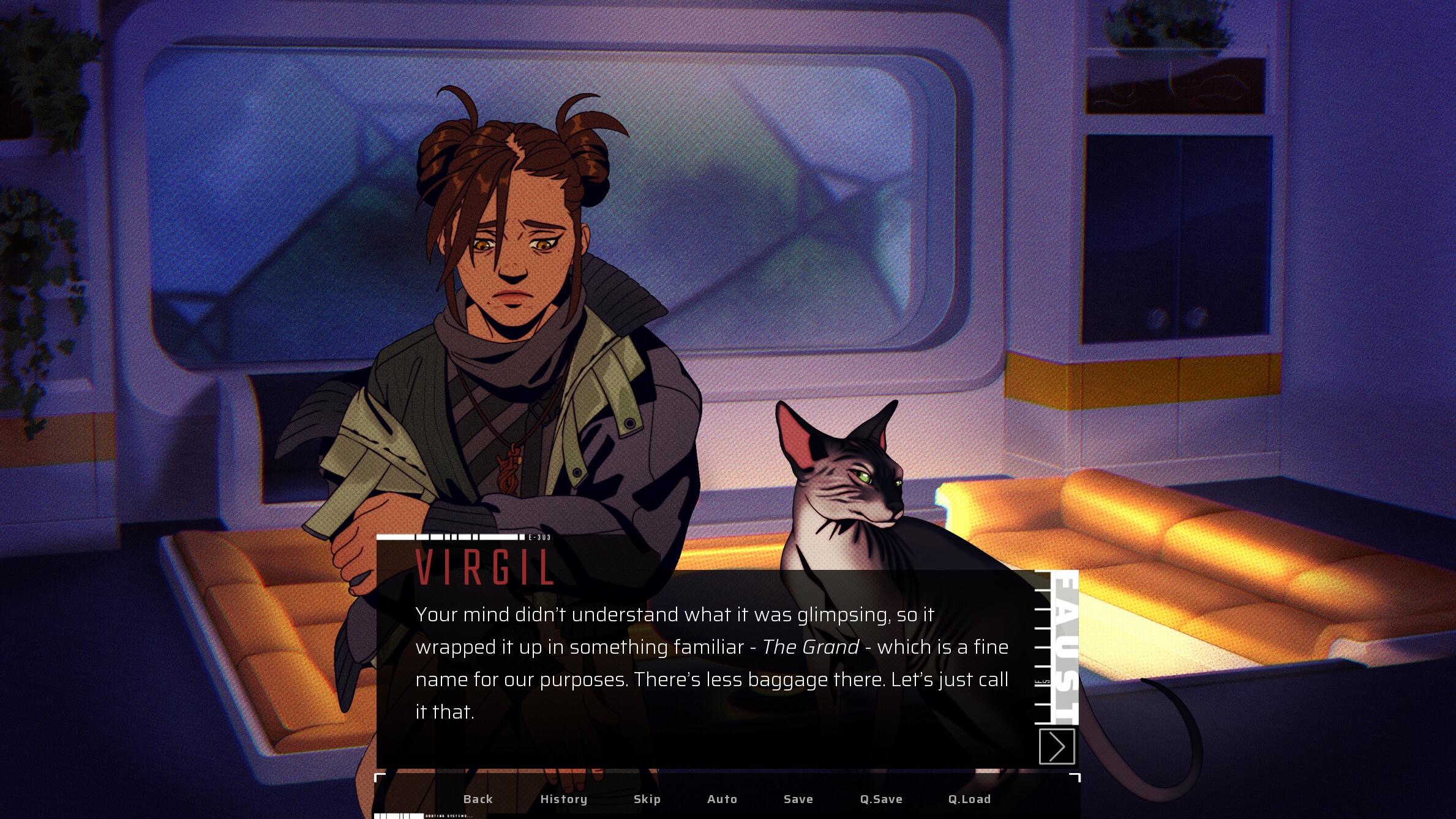Open the Save screen
1456x819 pixels.
(x=798, y=799)
